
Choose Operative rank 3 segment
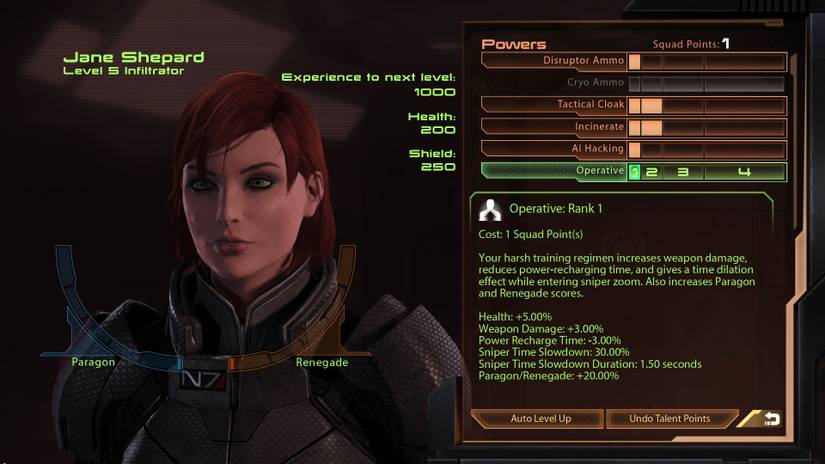683,172
